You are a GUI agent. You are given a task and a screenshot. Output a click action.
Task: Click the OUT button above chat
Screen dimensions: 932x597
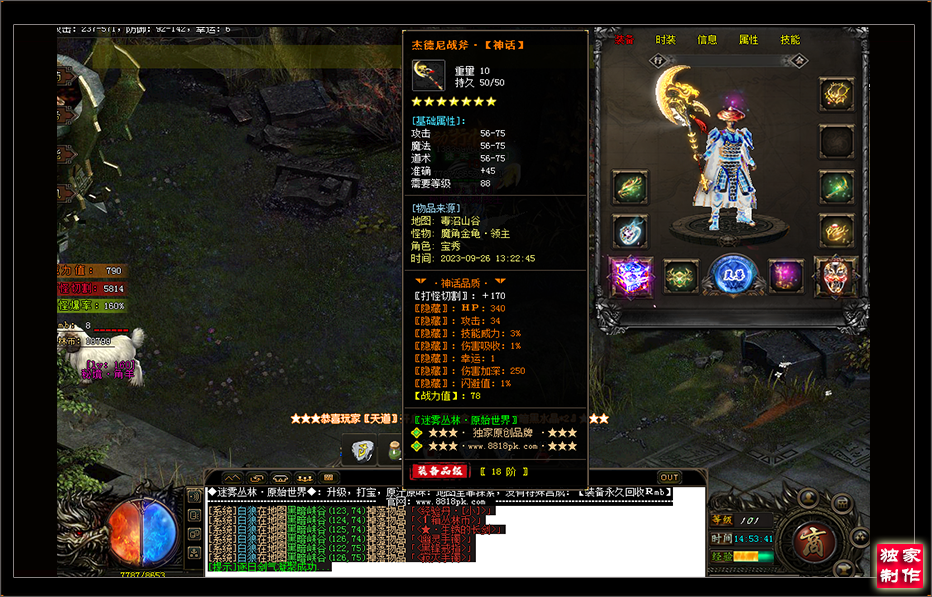[669, 477]
